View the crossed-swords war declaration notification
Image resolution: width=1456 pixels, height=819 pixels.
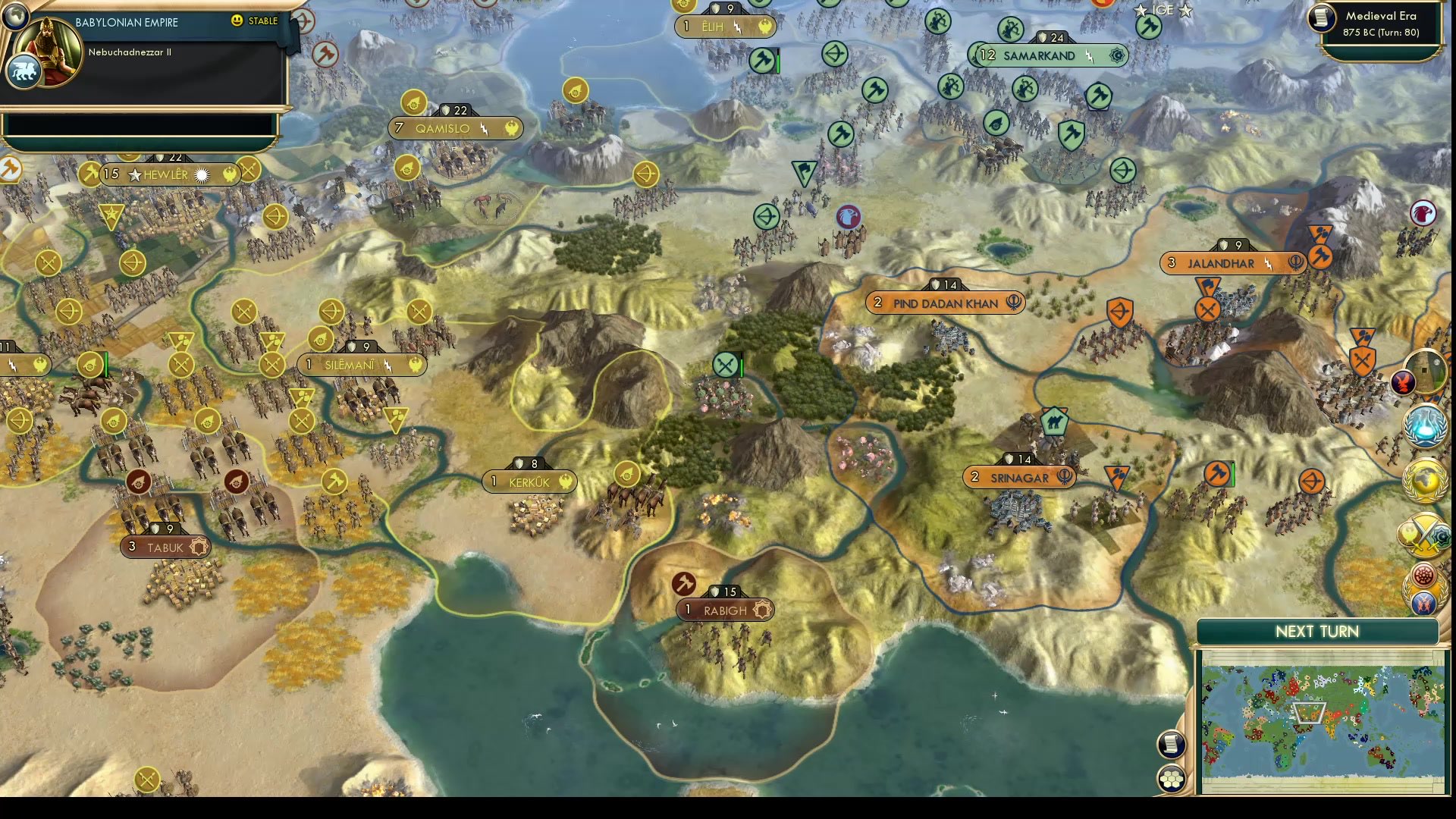point(1425,535)
